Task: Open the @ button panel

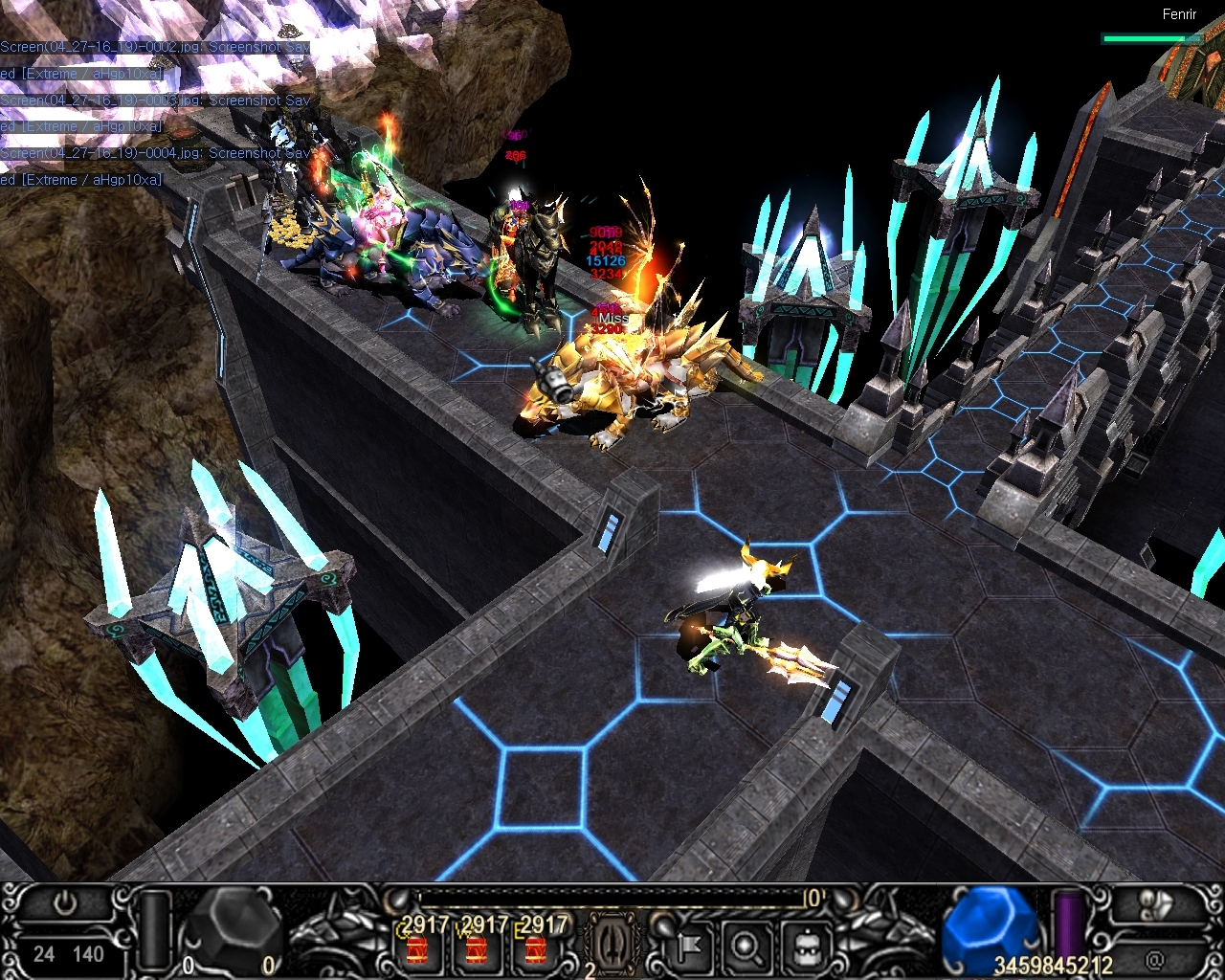Action: click(x=1154, y=958)
